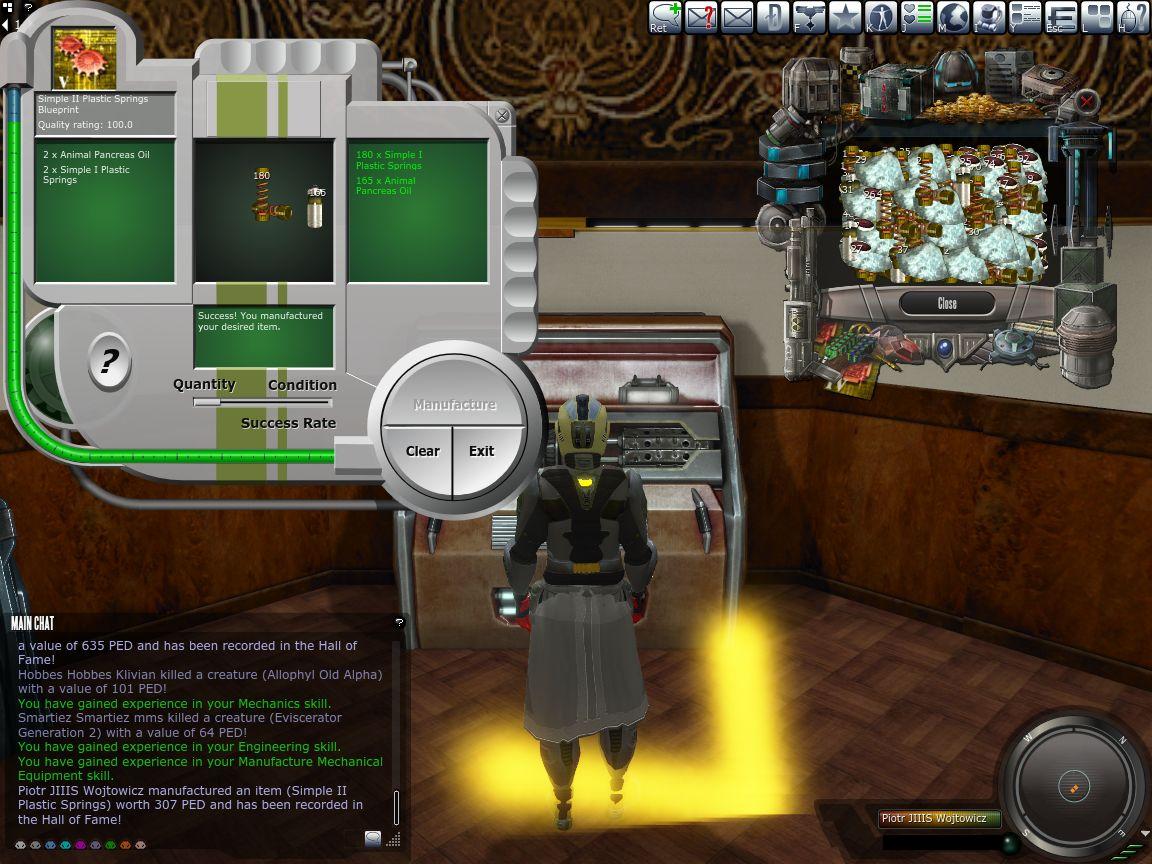The height and width of the screenshot is (864, 1152).
Task: Close the manufacturing panel with the X
Action: pos(502,116)
